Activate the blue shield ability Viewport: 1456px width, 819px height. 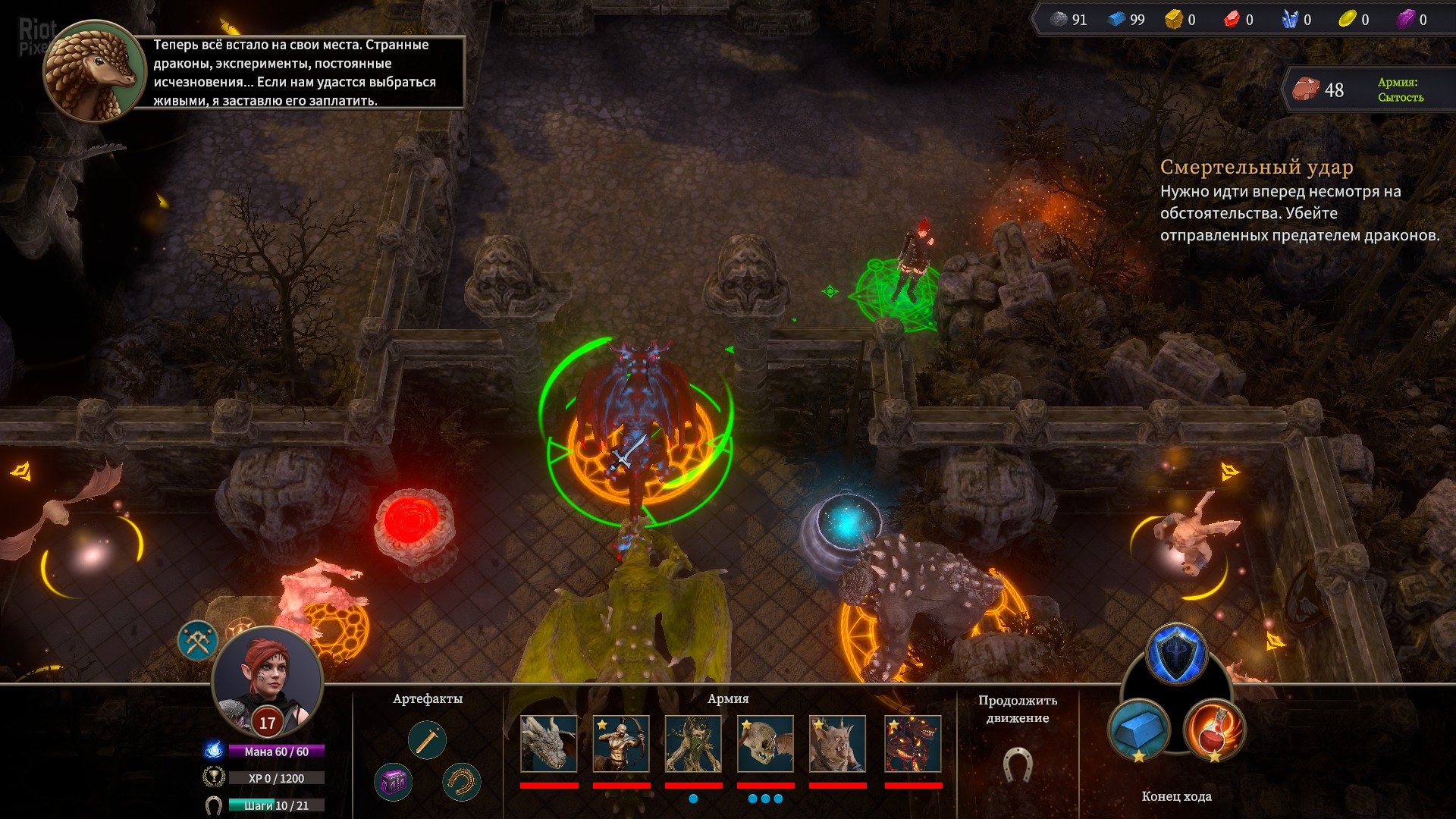(1176, 654)
